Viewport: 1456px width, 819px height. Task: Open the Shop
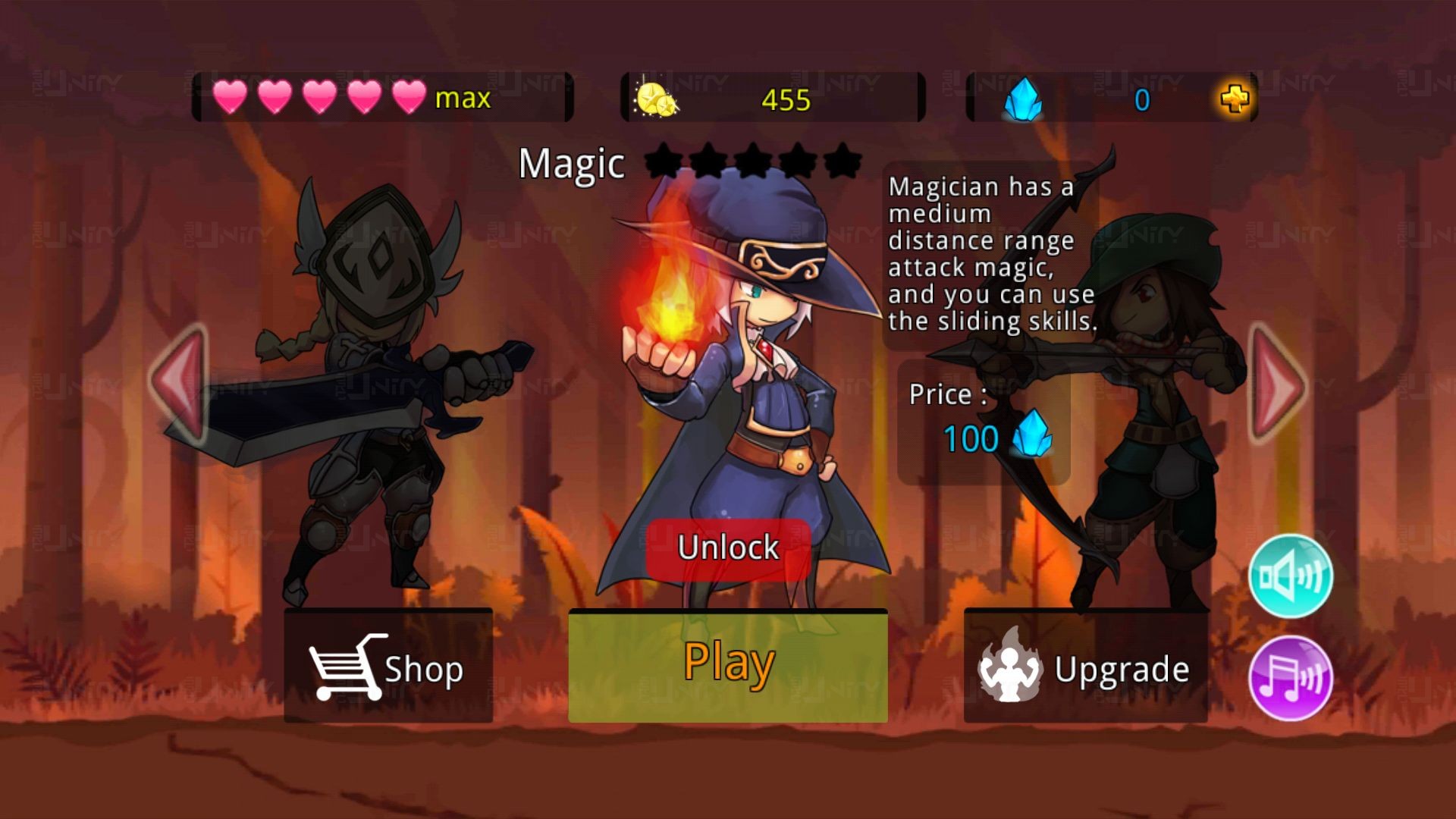click(388, 667)
